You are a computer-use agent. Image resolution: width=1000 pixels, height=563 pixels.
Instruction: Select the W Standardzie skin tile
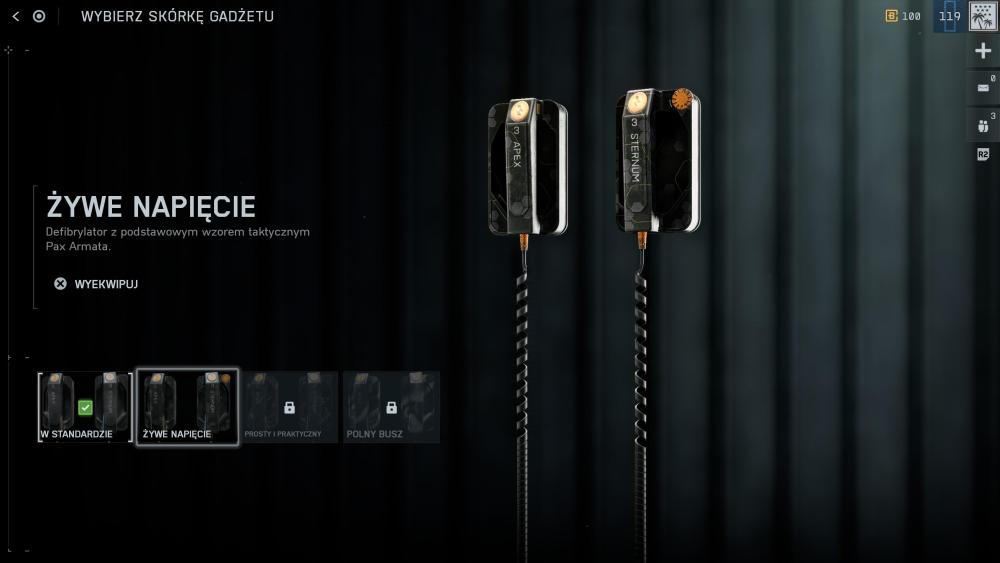click(85, 406)
